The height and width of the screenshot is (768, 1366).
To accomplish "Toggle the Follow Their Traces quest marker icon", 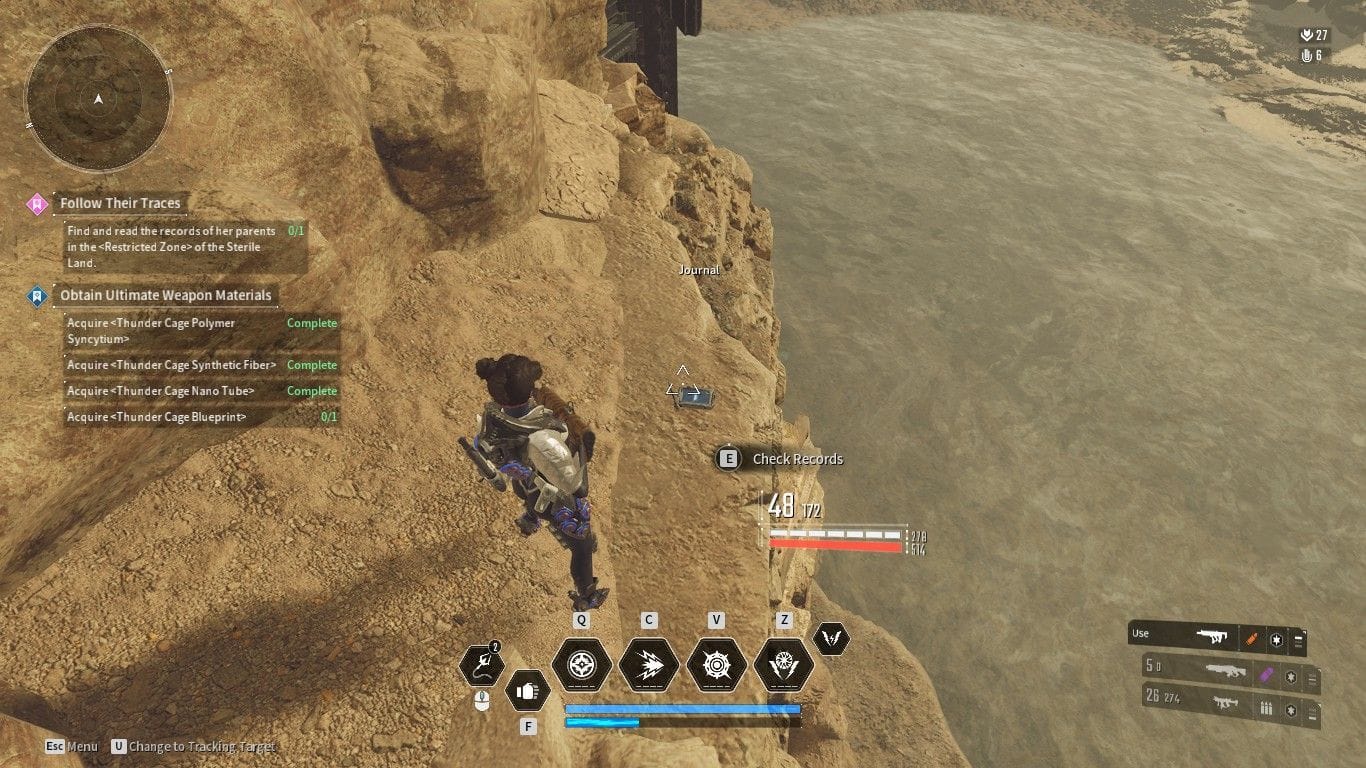I will 39,203.
